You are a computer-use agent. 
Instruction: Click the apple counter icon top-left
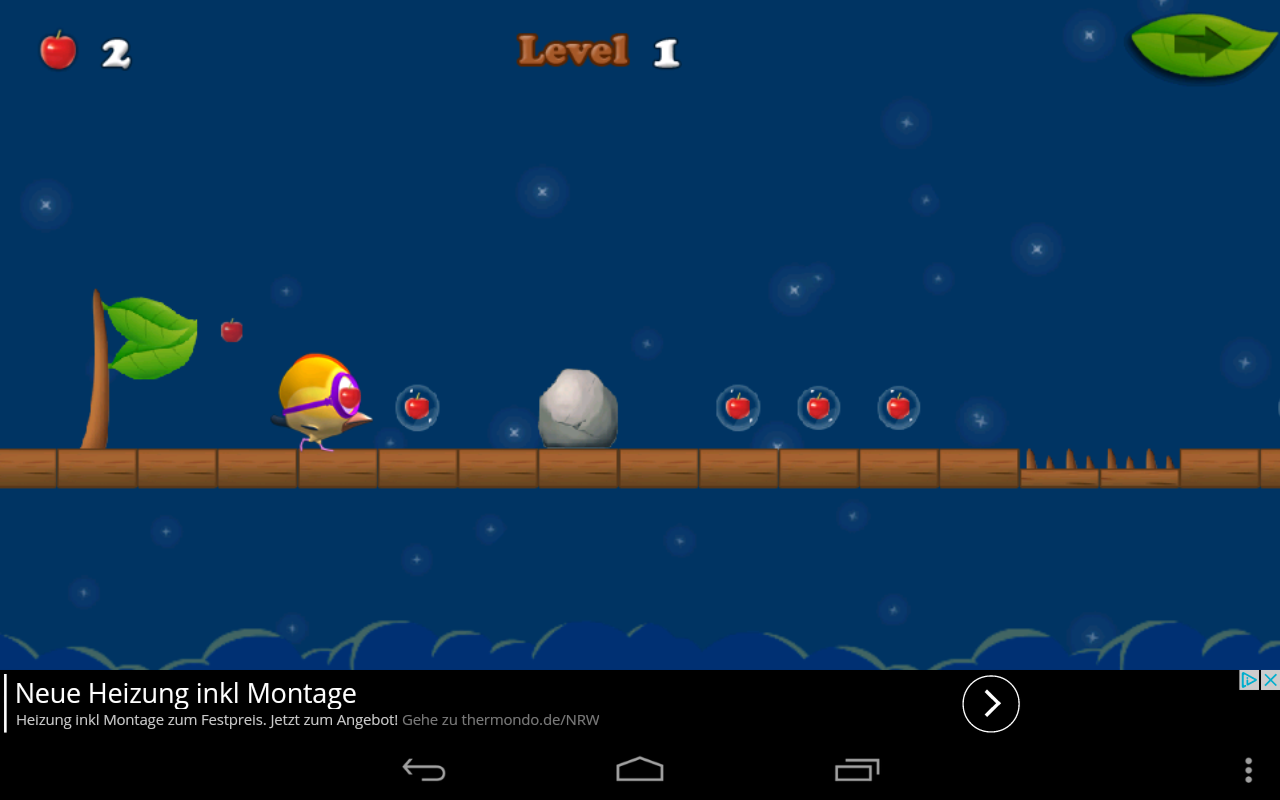pos(57,50)
